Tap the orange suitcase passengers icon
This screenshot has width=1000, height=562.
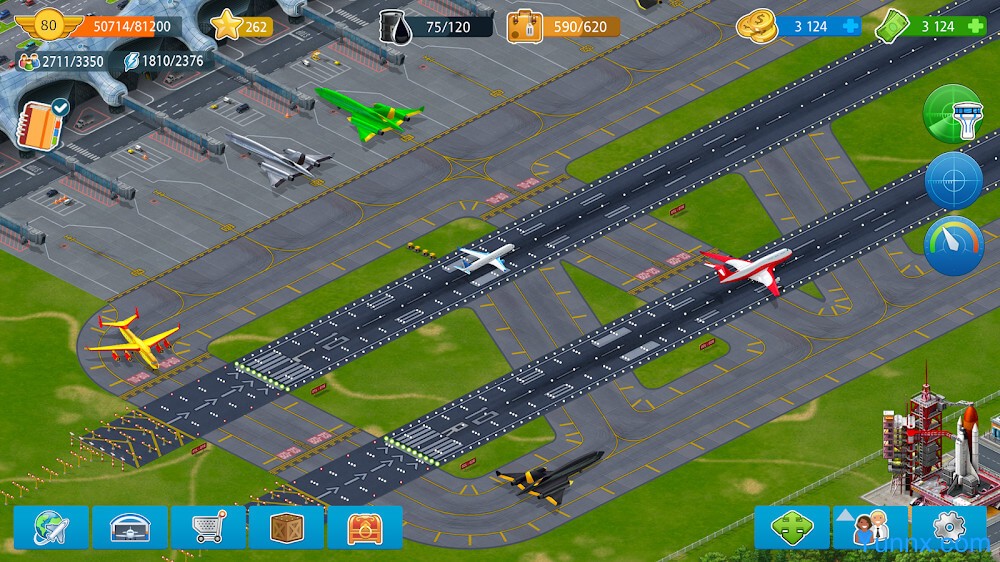click(524, 26)
